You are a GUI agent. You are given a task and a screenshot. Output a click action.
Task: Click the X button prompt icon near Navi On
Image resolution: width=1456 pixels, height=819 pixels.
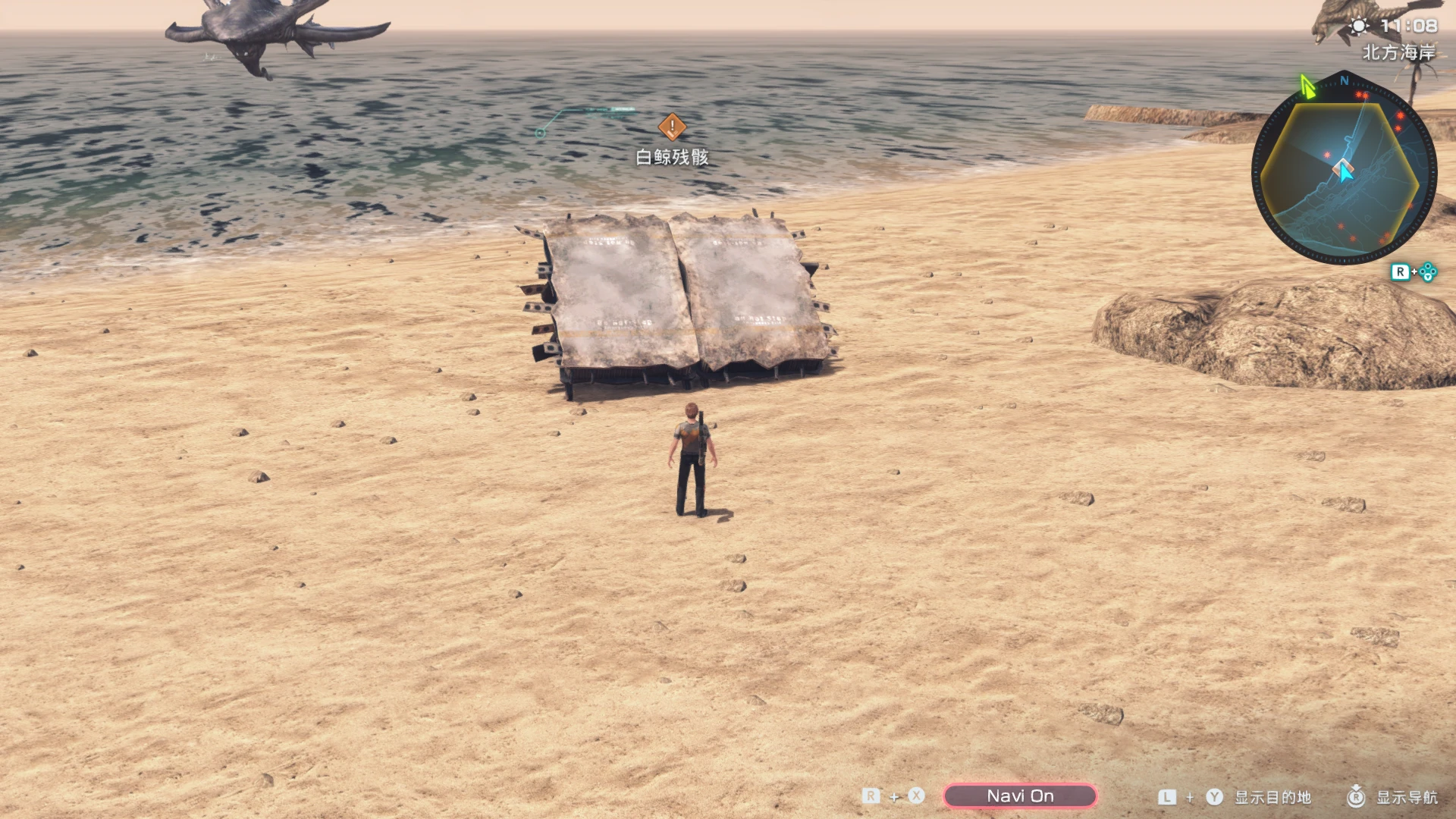pos(915,795)
